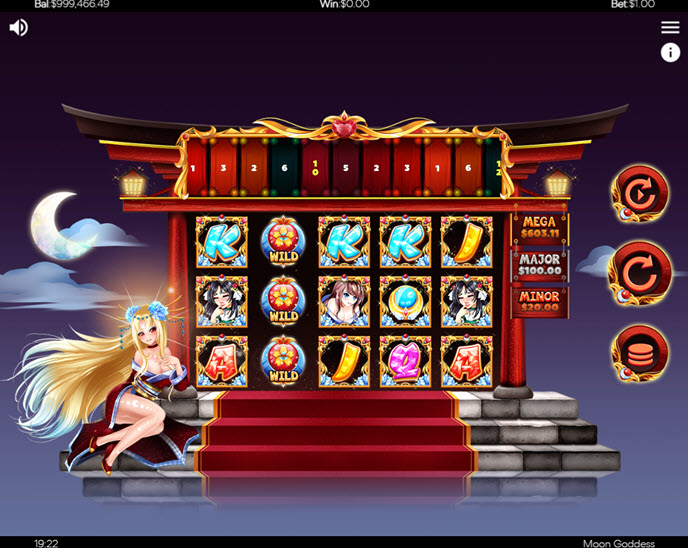Open bet settings with the coin stack button
Viewport: 688px width, 548px height.
pyautogui.click(x=640, y=353)
